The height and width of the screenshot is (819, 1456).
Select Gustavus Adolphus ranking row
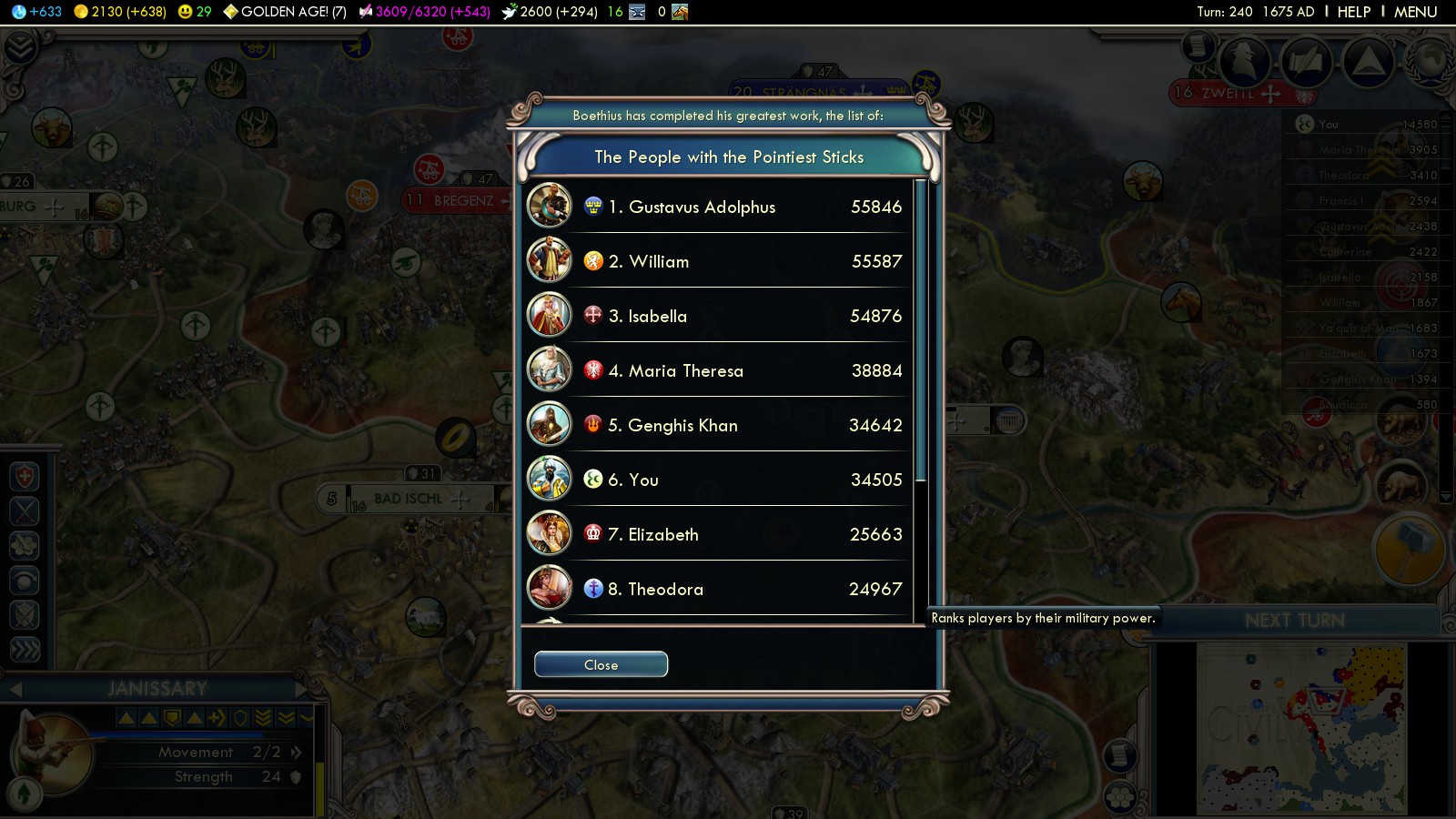pos(717,207)
